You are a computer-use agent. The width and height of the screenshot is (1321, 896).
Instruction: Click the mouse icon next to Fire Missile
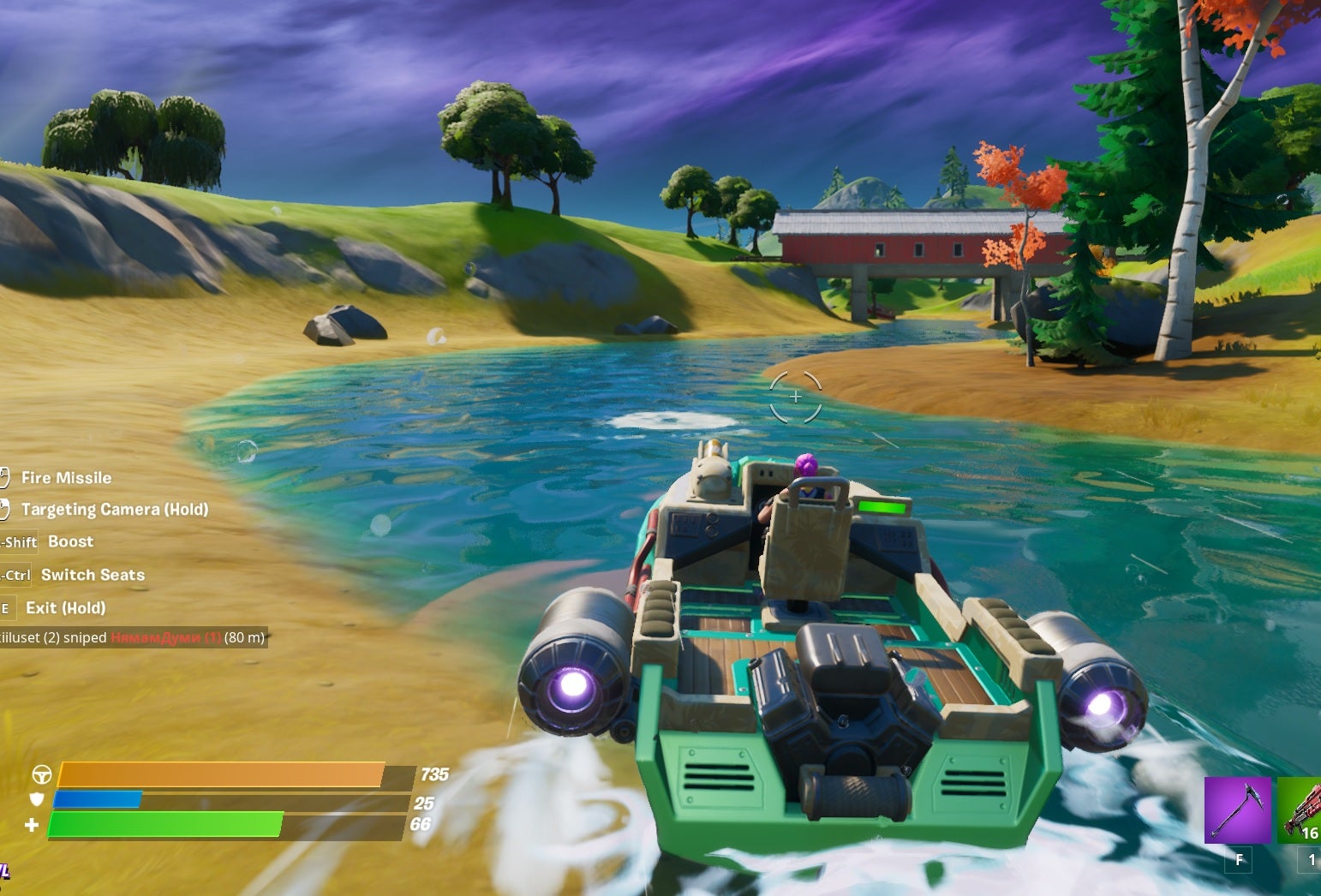pyautogui.click(x=4, y=477)
